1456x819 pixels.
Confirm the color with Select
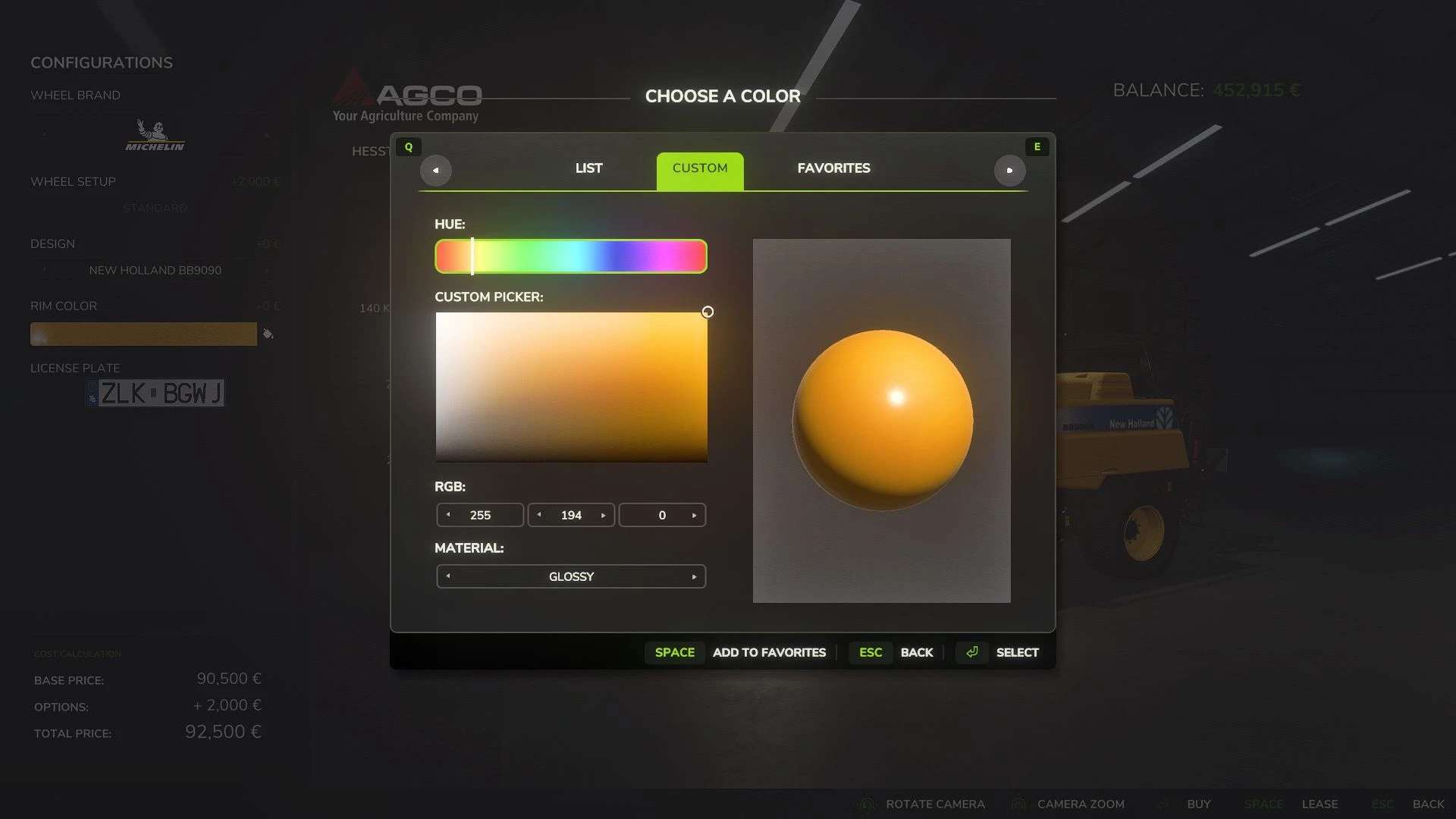[1016, 653]
